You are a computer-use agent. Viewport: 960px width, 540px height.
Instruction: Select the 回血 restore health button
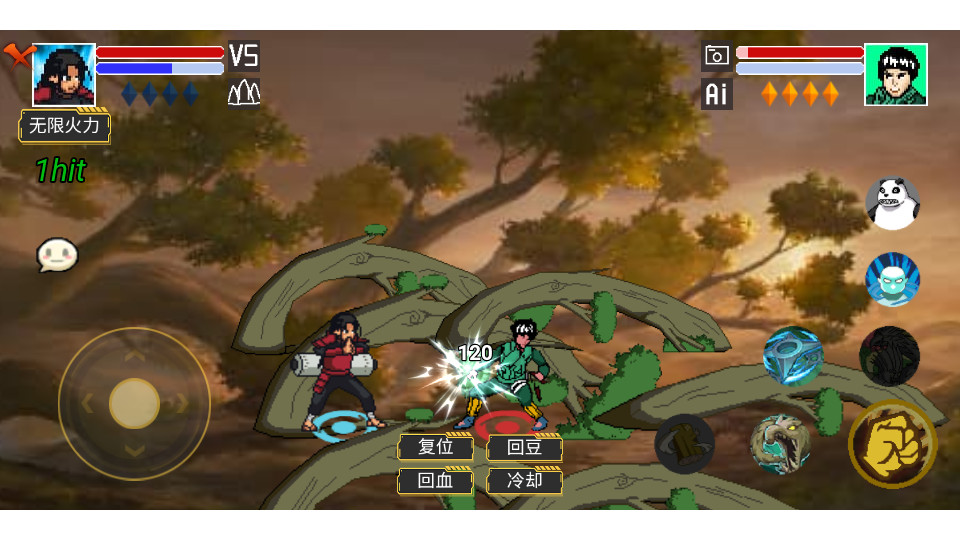[x=436, y=480]
